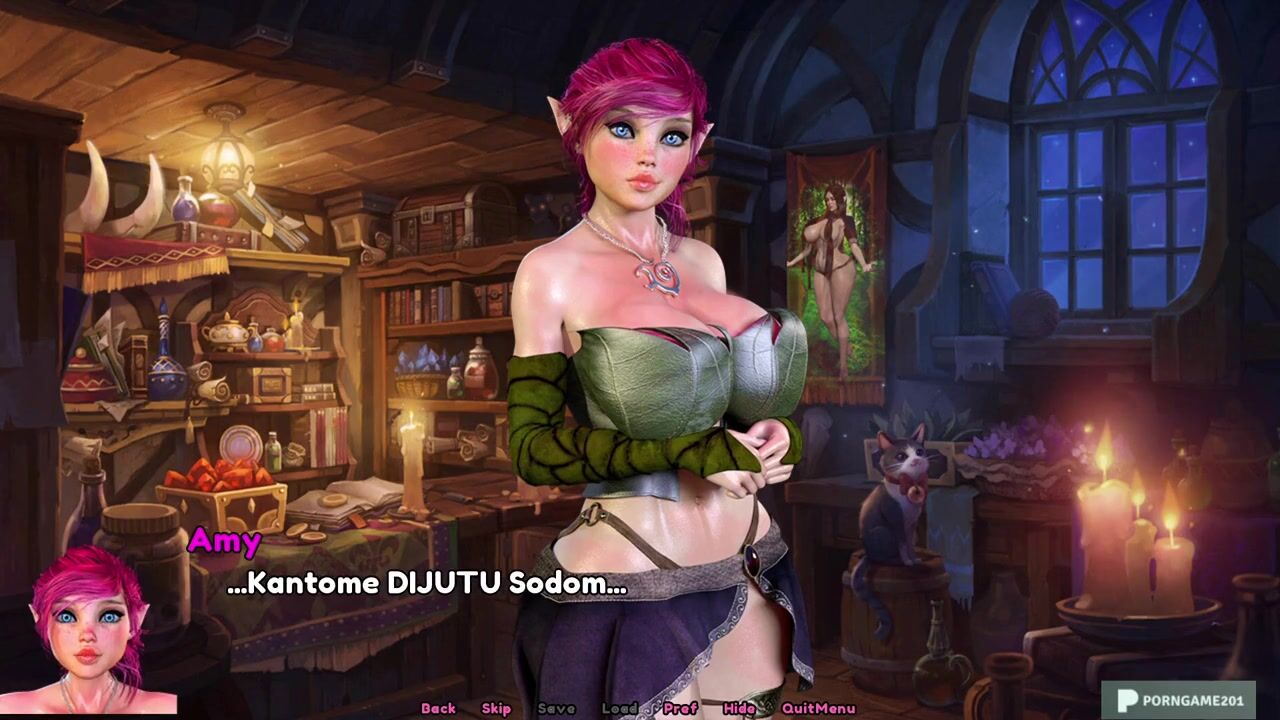Open the Menu from the quick bar
Image resolution: width=1280 pixels, height=720 pixels.
837,708
